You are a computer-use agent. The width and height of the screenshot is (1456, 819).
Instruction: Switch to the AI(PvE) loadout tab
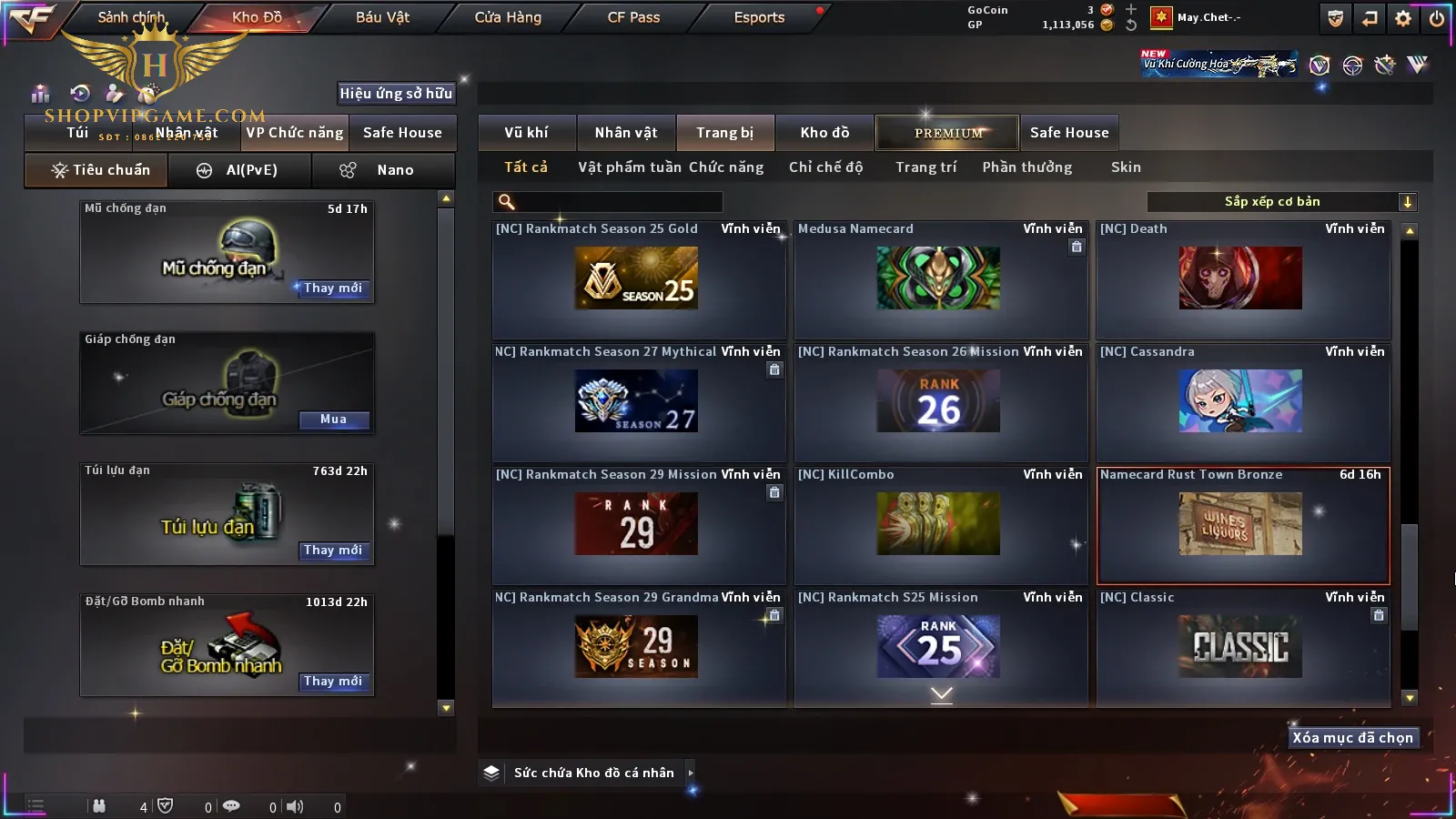click(240, 170)
